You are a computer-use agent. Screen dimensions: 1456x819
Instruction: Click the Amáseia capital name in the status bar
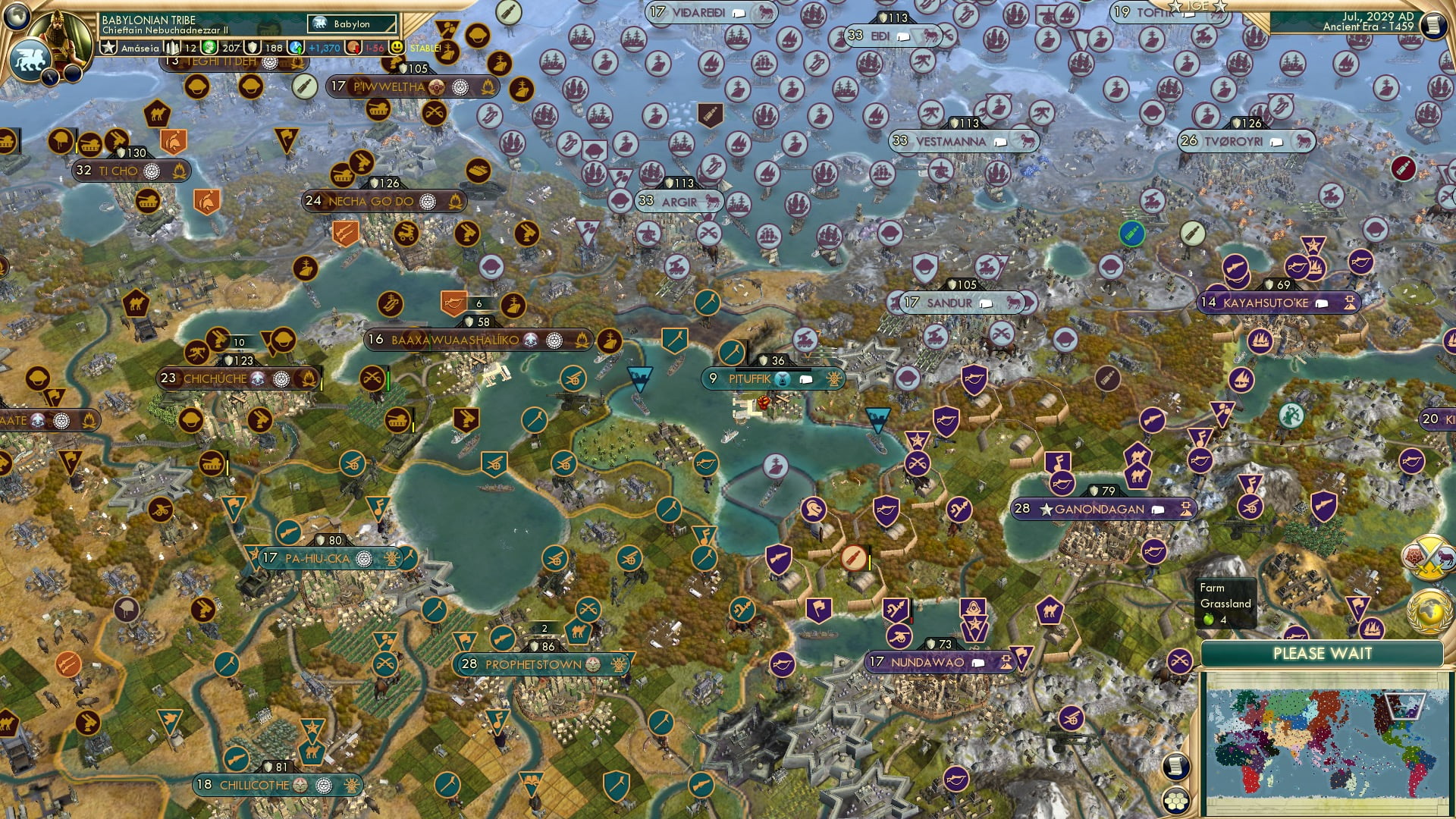(x=140, y=47)
